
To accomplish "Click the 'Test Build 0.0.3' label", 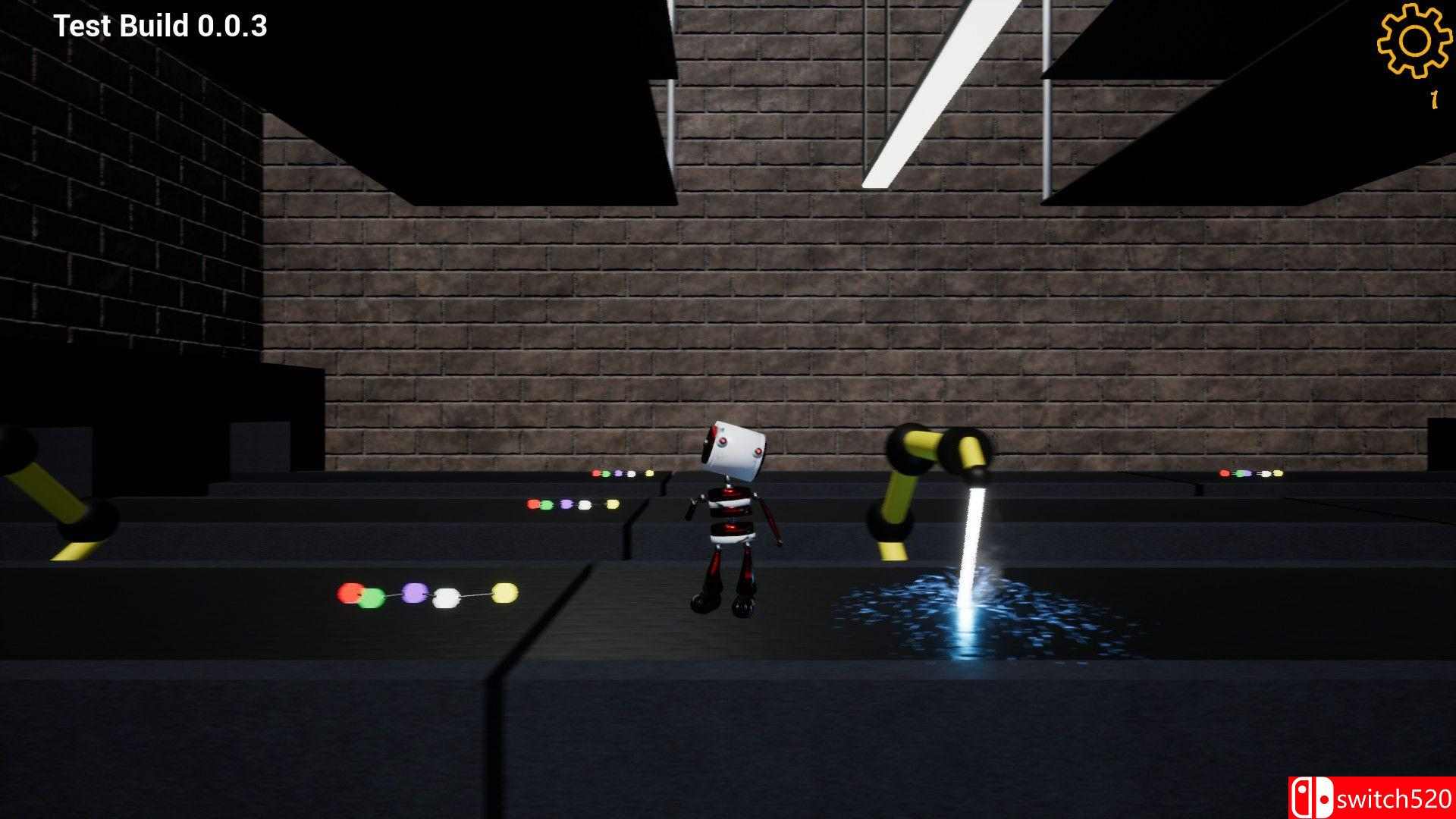I will coord(160,25).
